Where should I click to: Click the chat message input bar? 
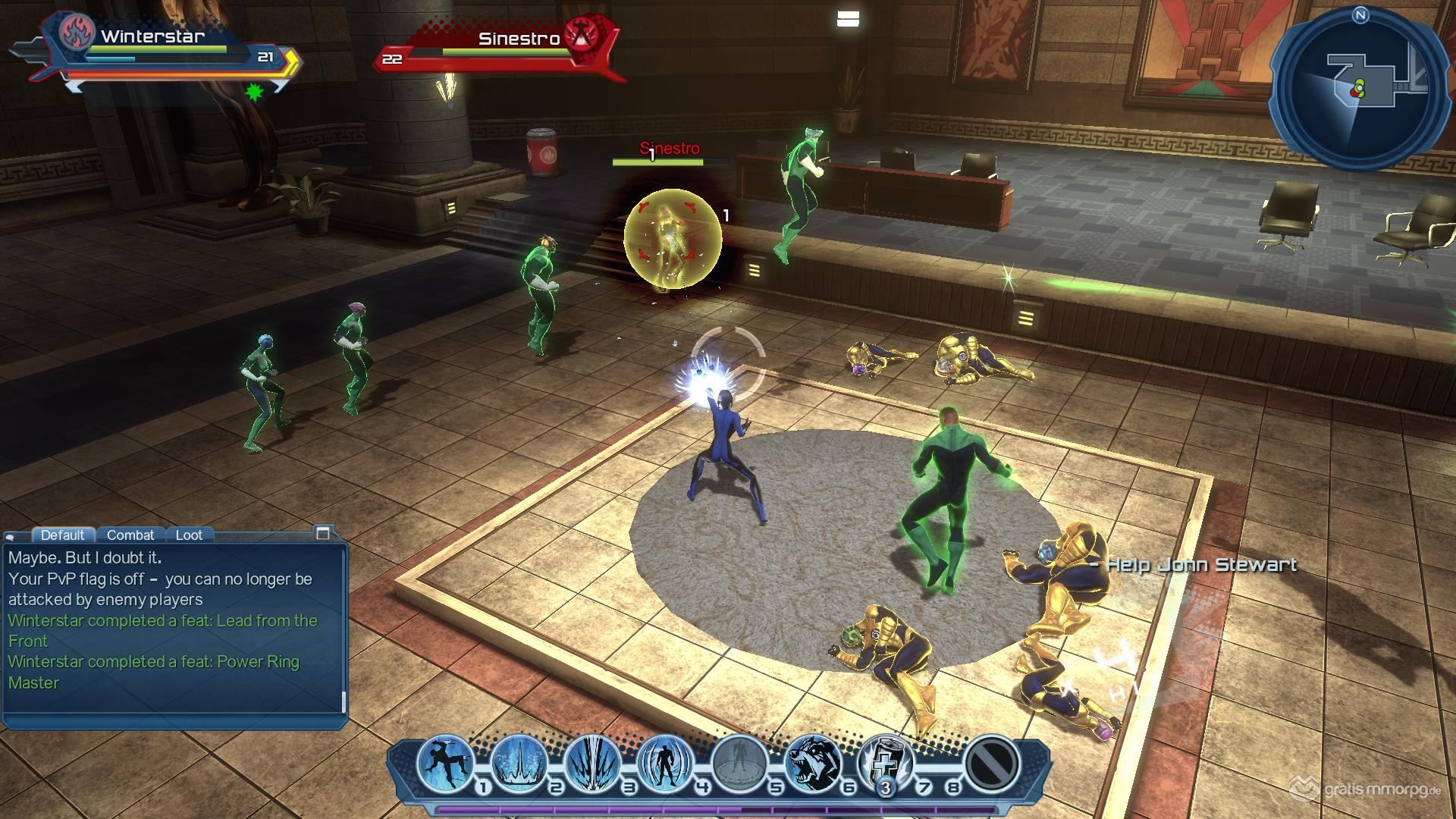coord(173,721)
